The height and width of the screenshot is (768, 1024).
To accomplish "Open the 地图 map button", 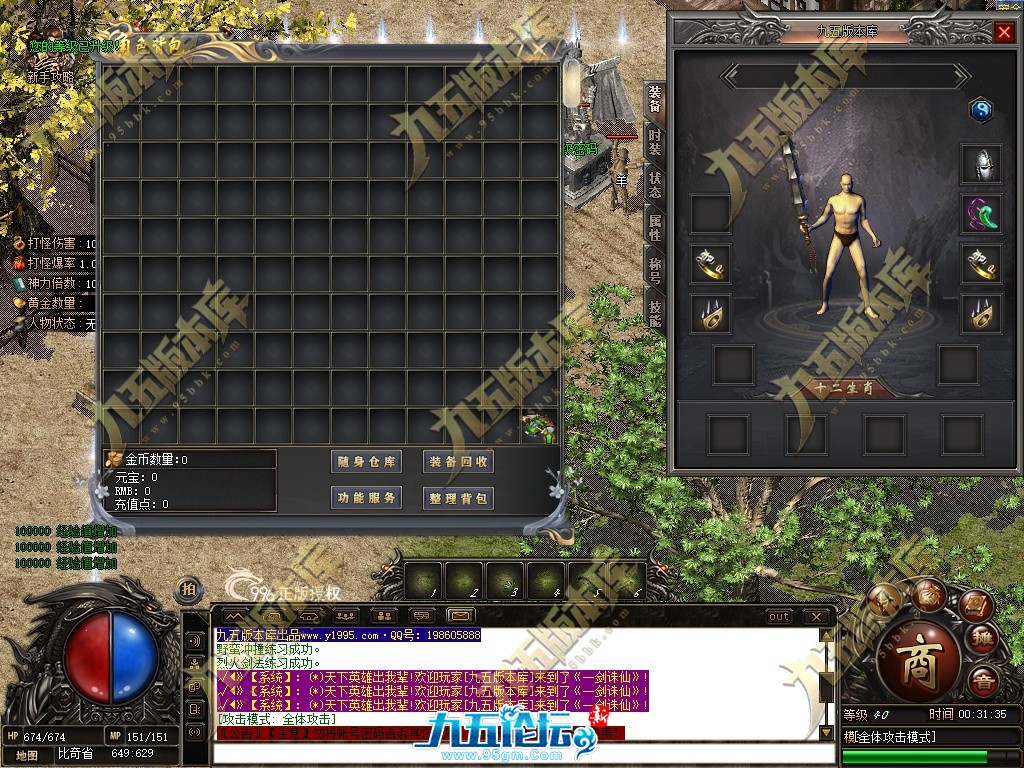I will [x=27, y=754].
